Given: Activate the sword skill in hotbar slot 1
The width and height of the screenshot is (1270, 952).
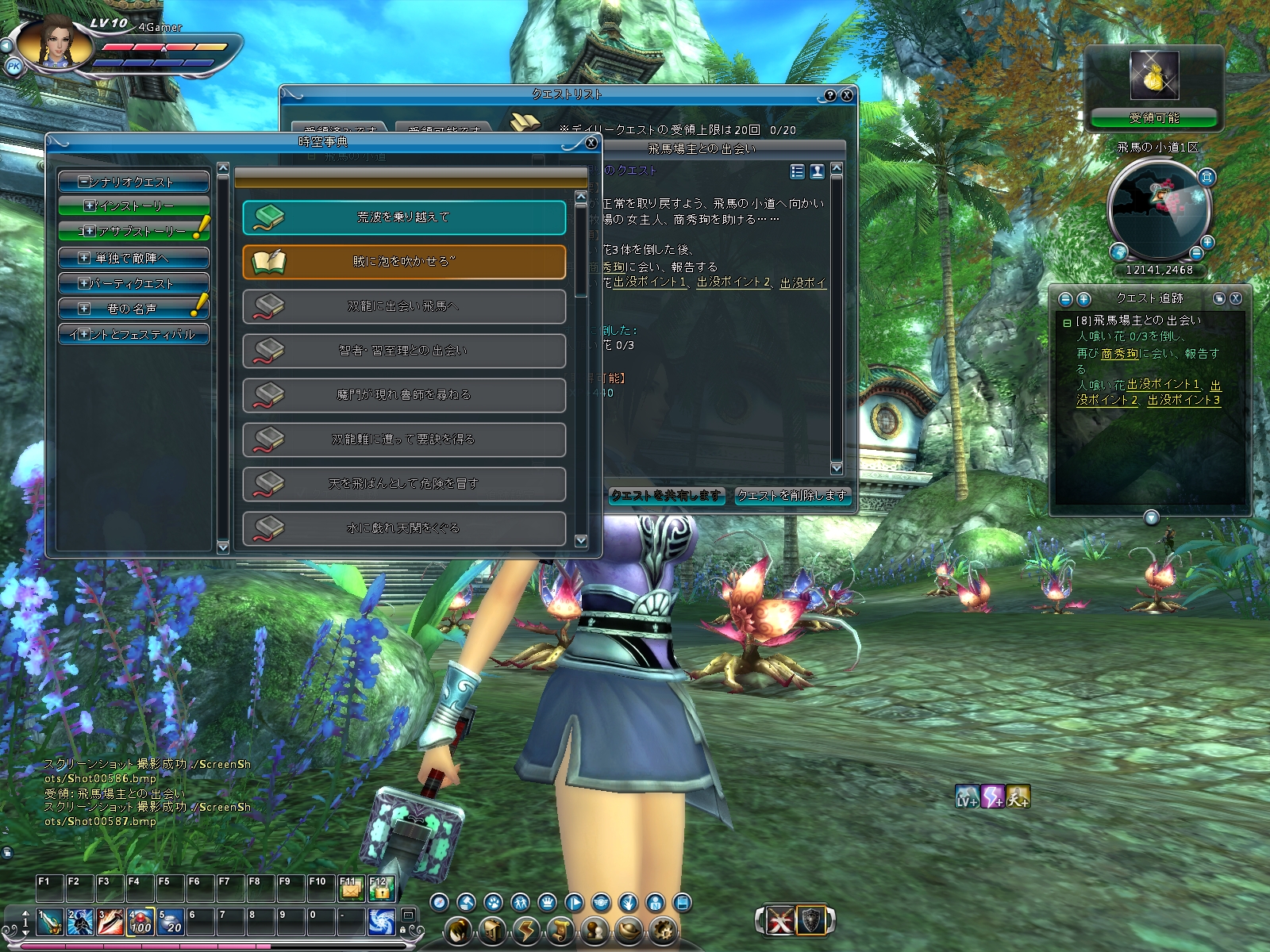Looking at the screenshot, I should 50,922.
